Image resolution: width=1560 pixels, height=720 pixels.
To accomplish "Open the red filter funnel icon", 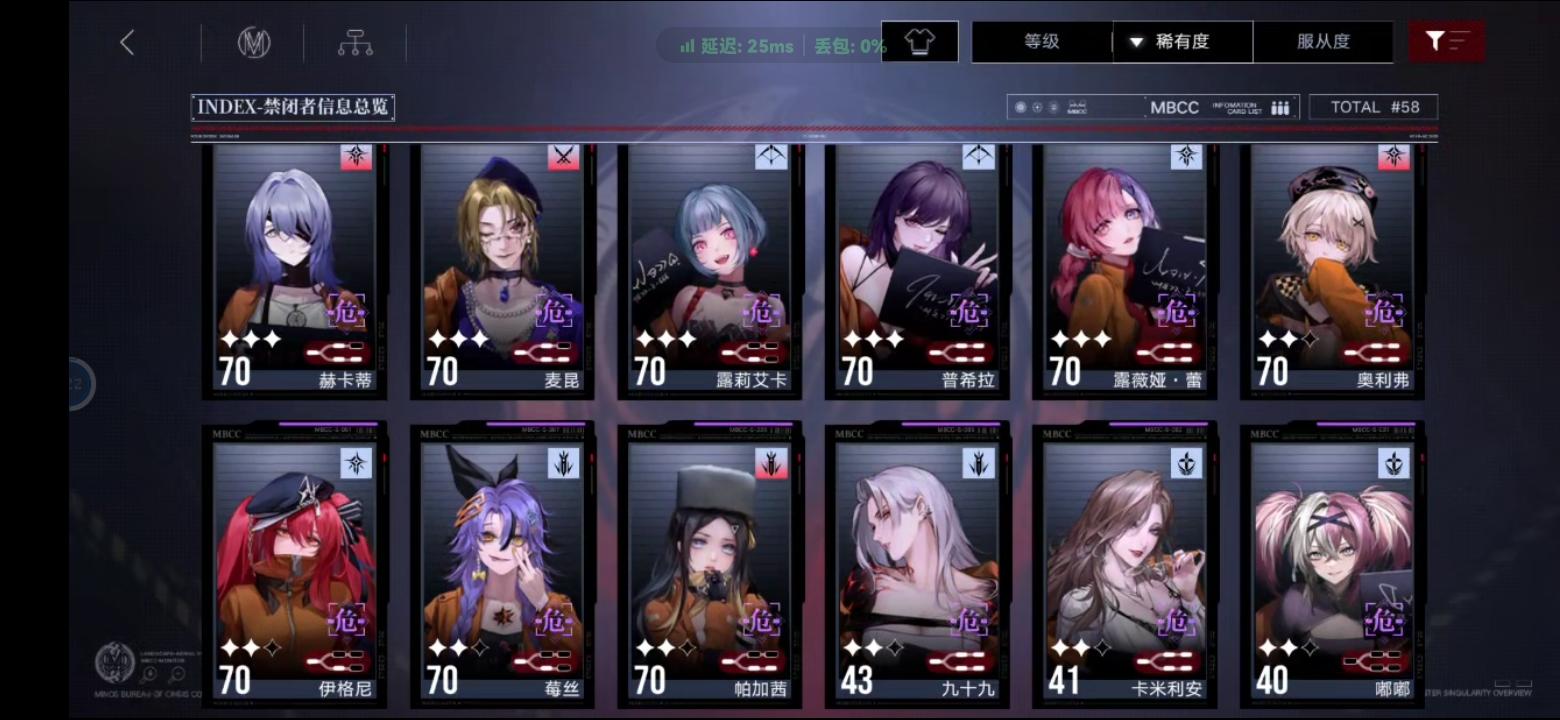I will [1447, 41].
